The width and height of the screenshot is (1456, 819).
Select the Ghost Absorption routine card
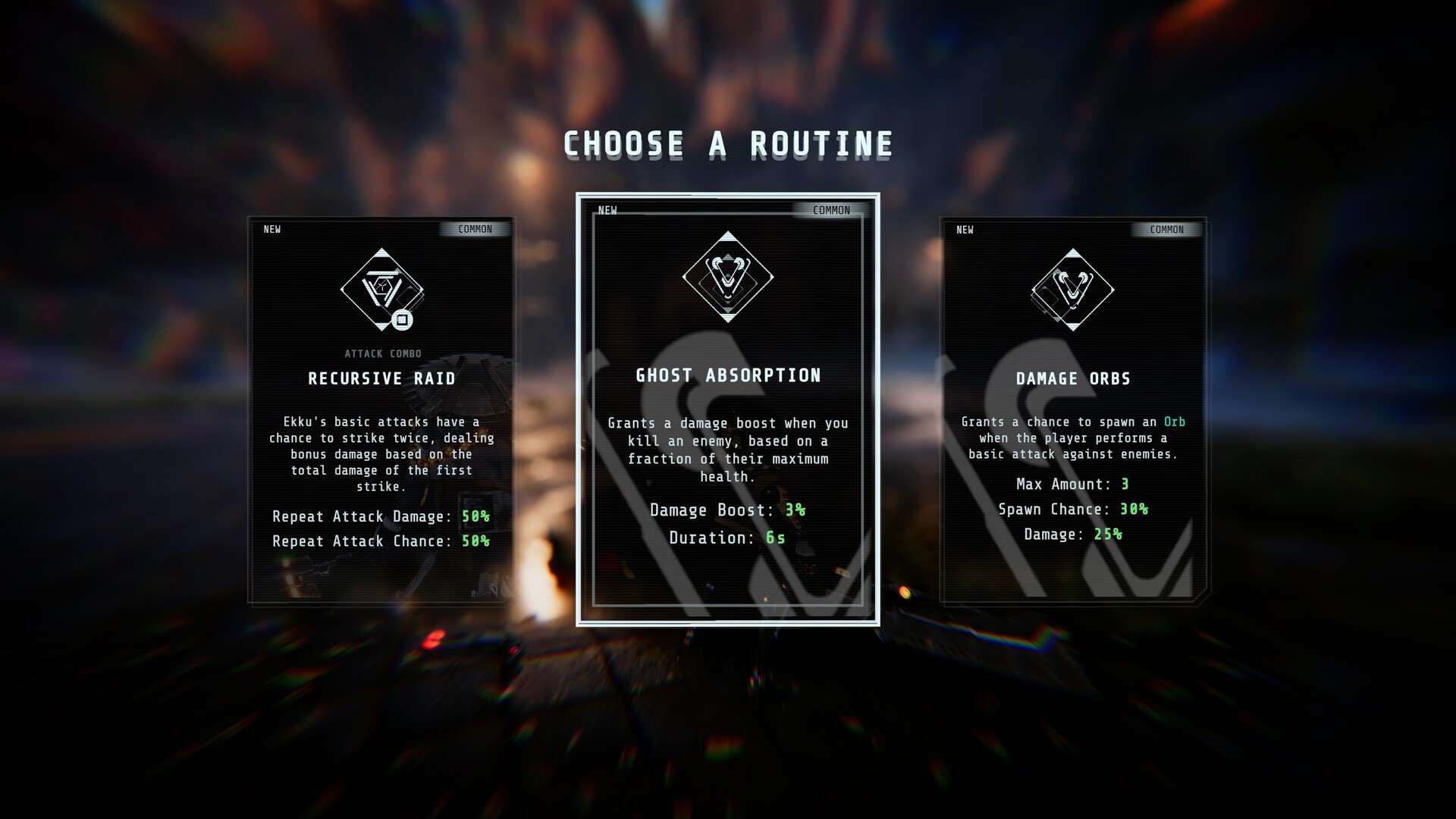point(727,409)
